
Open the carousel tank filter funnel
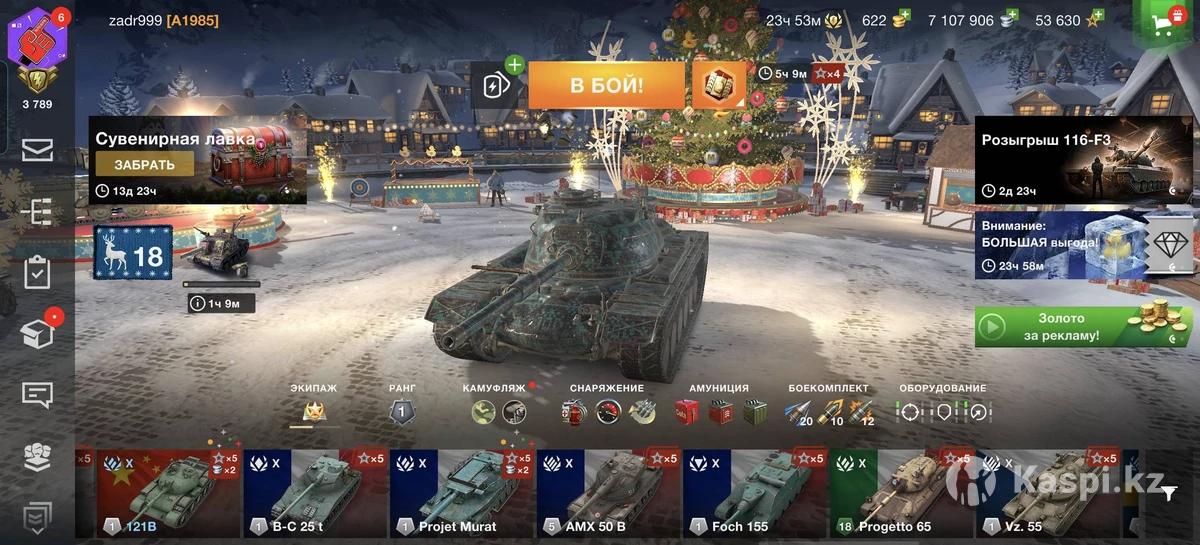[1169, 491]
